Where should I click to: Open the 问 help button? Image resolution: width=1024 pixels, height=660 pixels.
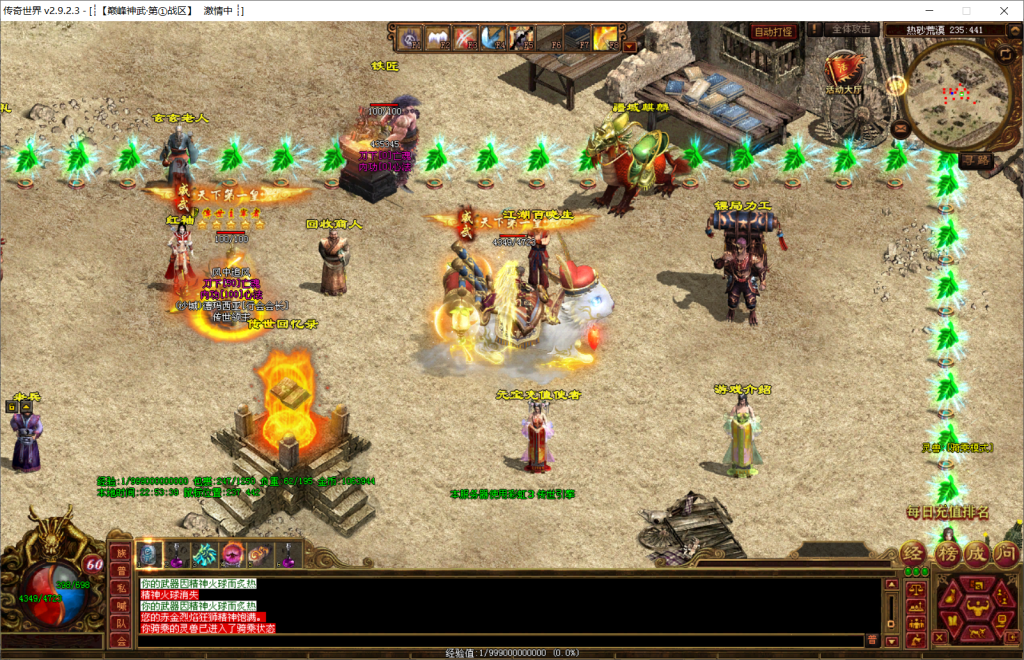click(1006, 553)
